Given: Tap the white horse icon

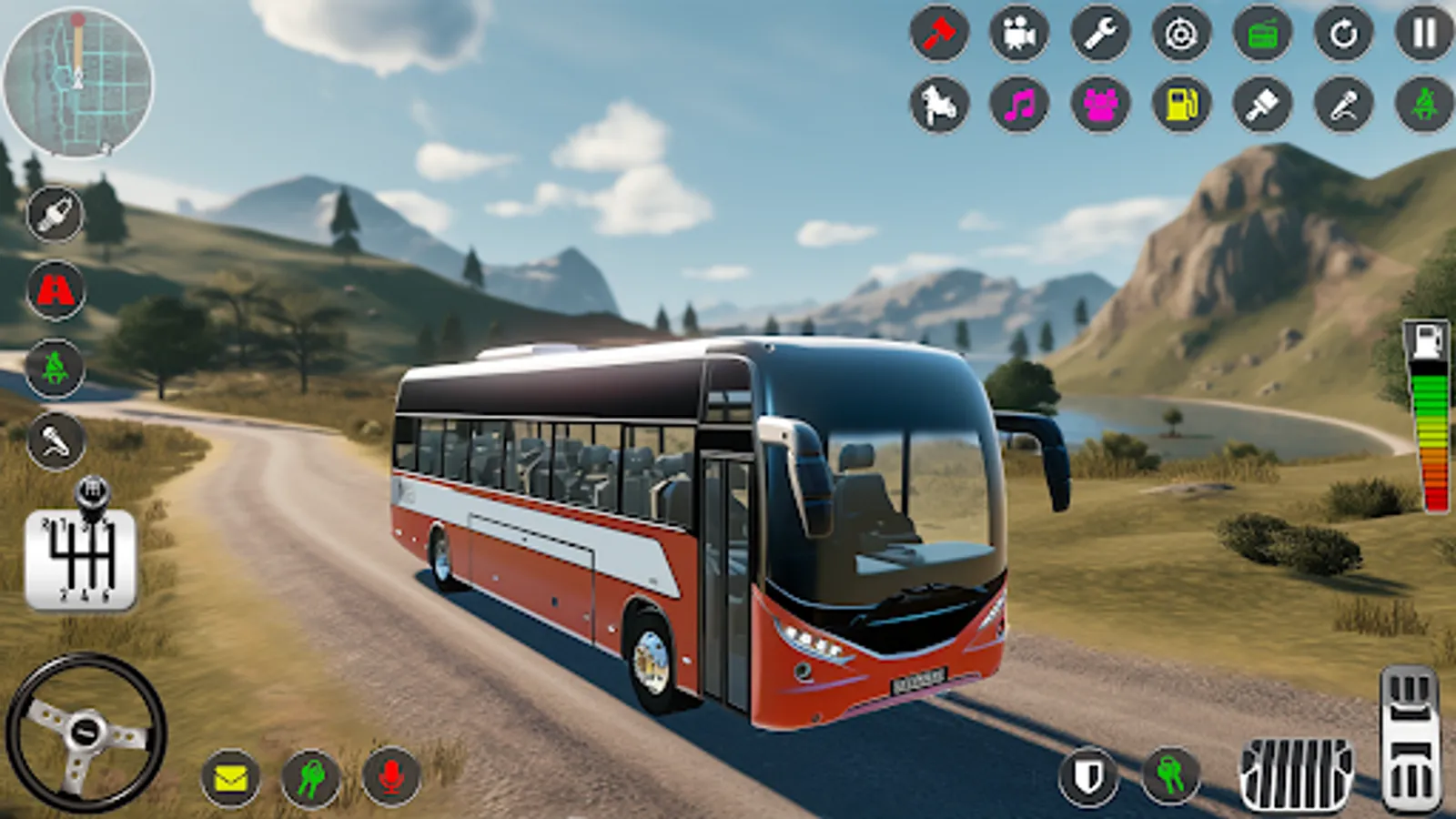Looking at the screenshot, I should point(939,105).
